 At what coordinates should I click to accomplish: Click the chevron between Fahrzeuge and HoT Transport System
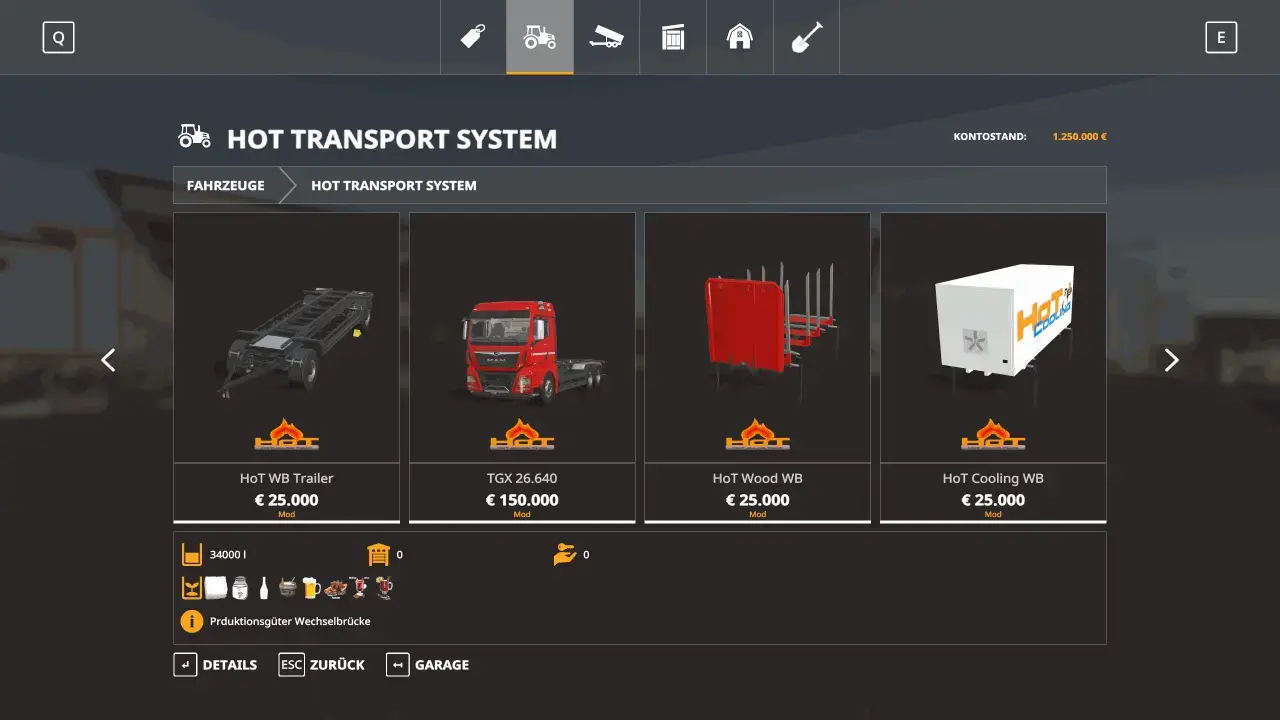point(289,185)
